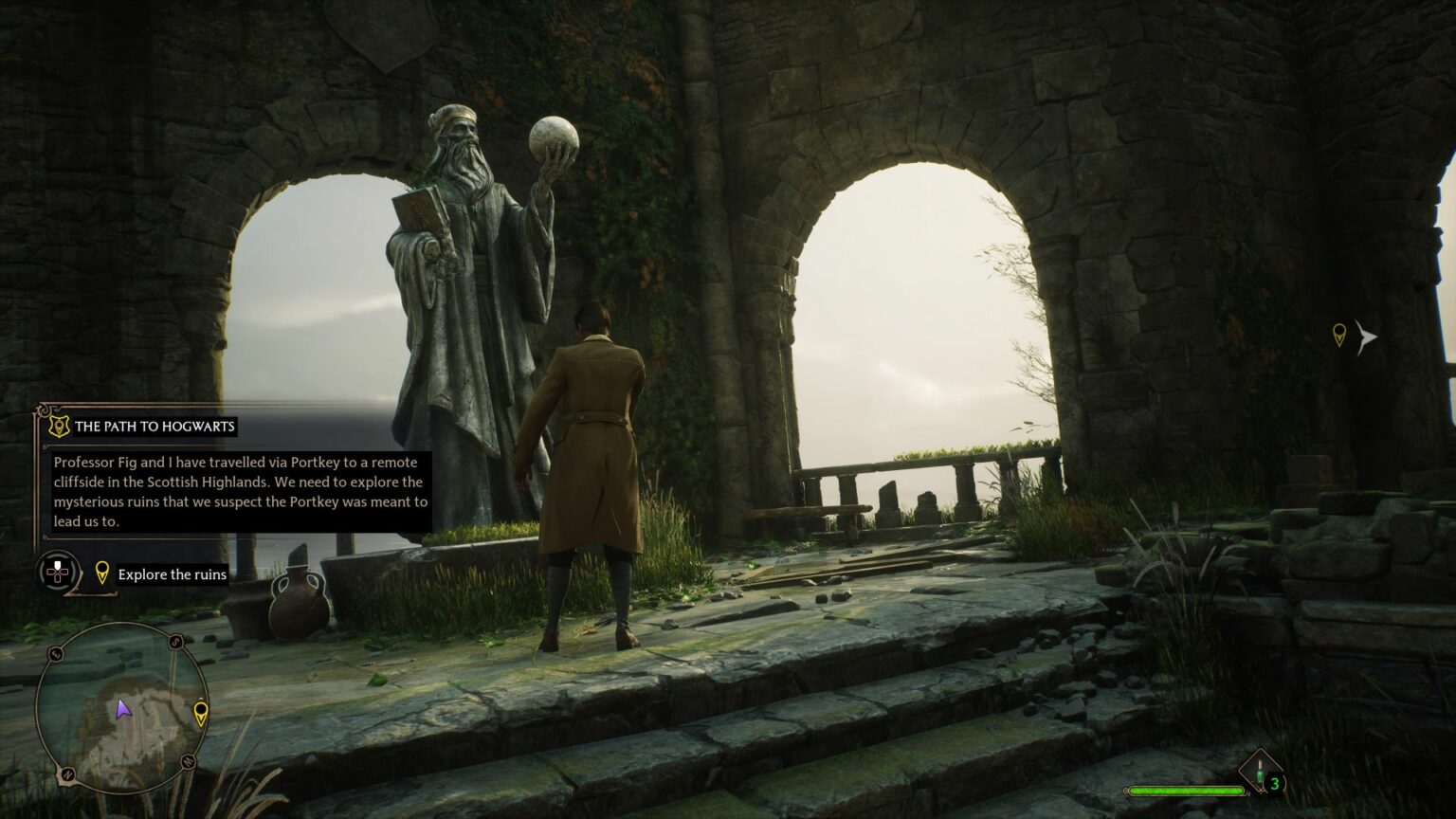Select the purple player arrow on the minimap

click(x=123, y=711)
